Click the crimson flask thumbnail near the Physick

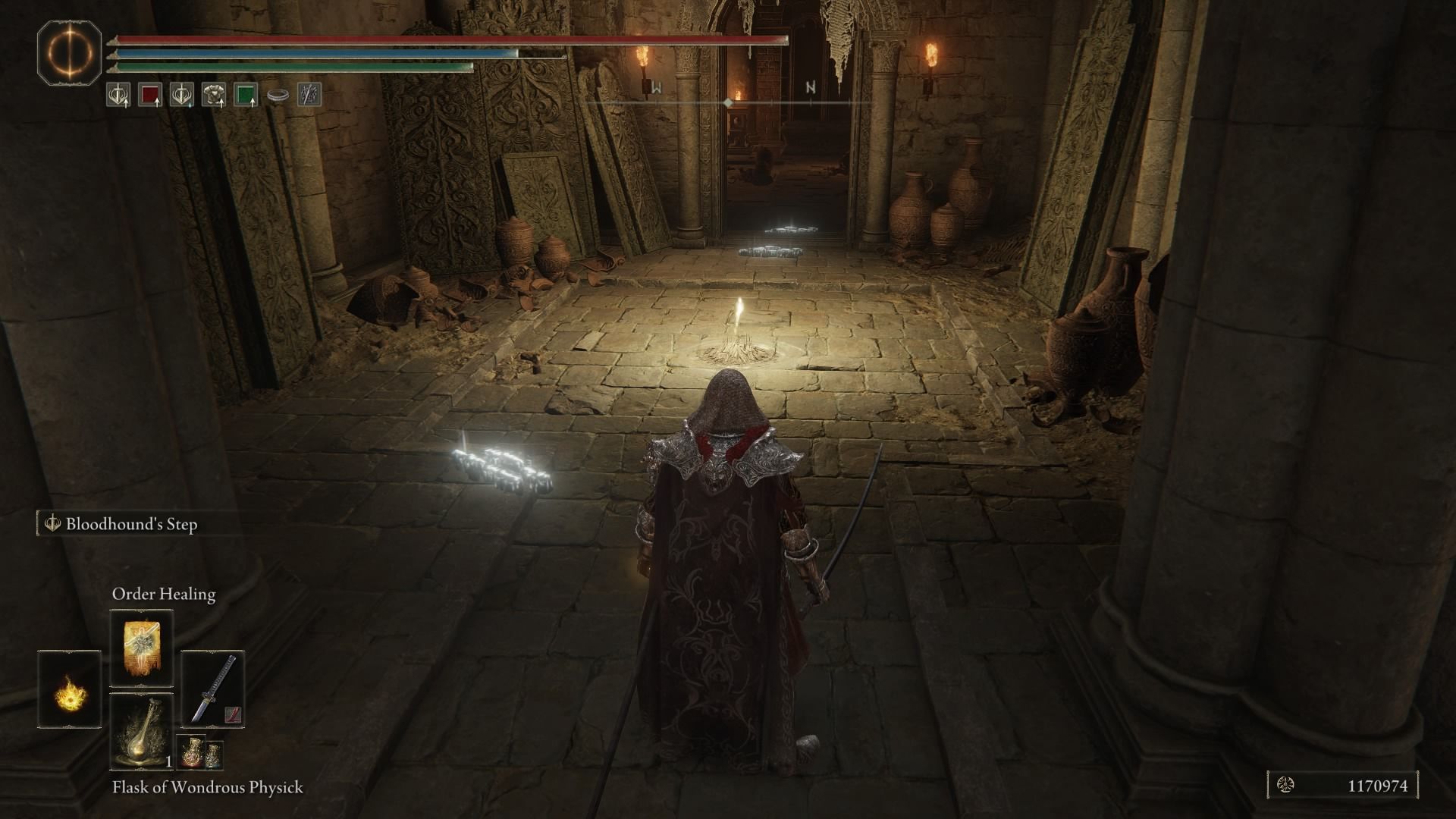(x=191, y=752)
